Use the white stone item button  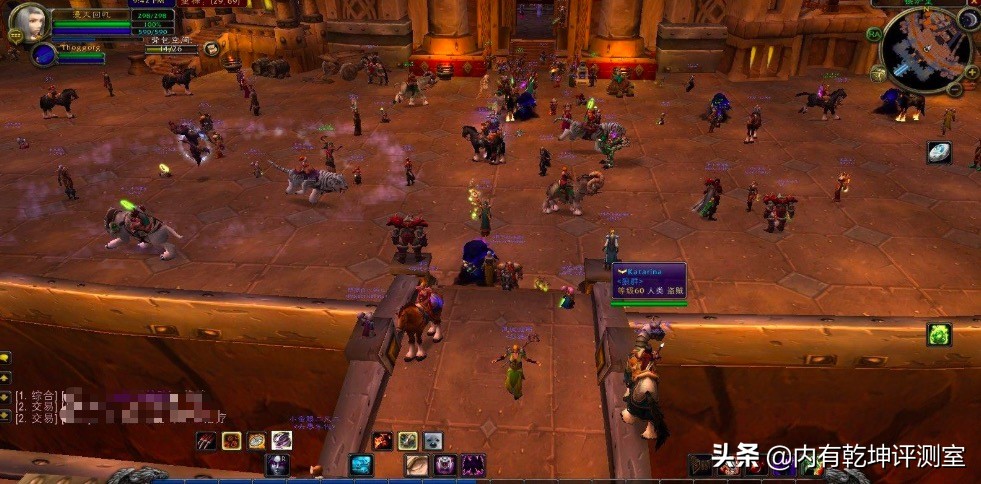click(938, 152)
